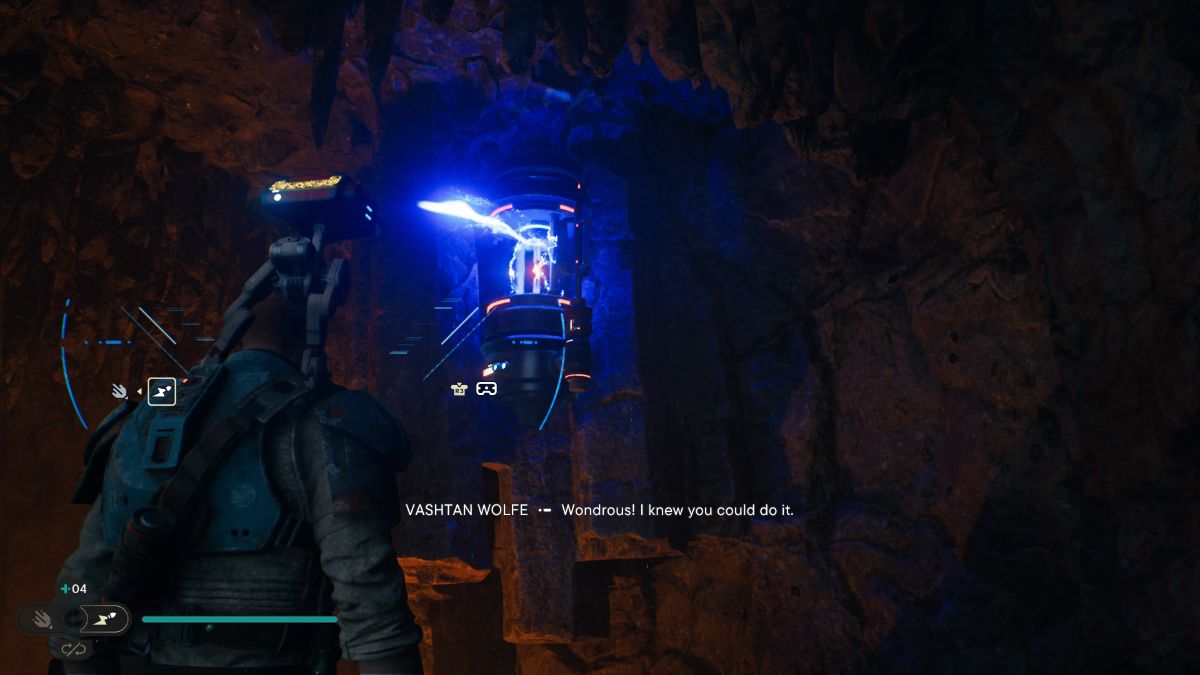1200x675 pixels.
Task: Activate the visor goggles icon near the canister
Action: pos(486,389)
